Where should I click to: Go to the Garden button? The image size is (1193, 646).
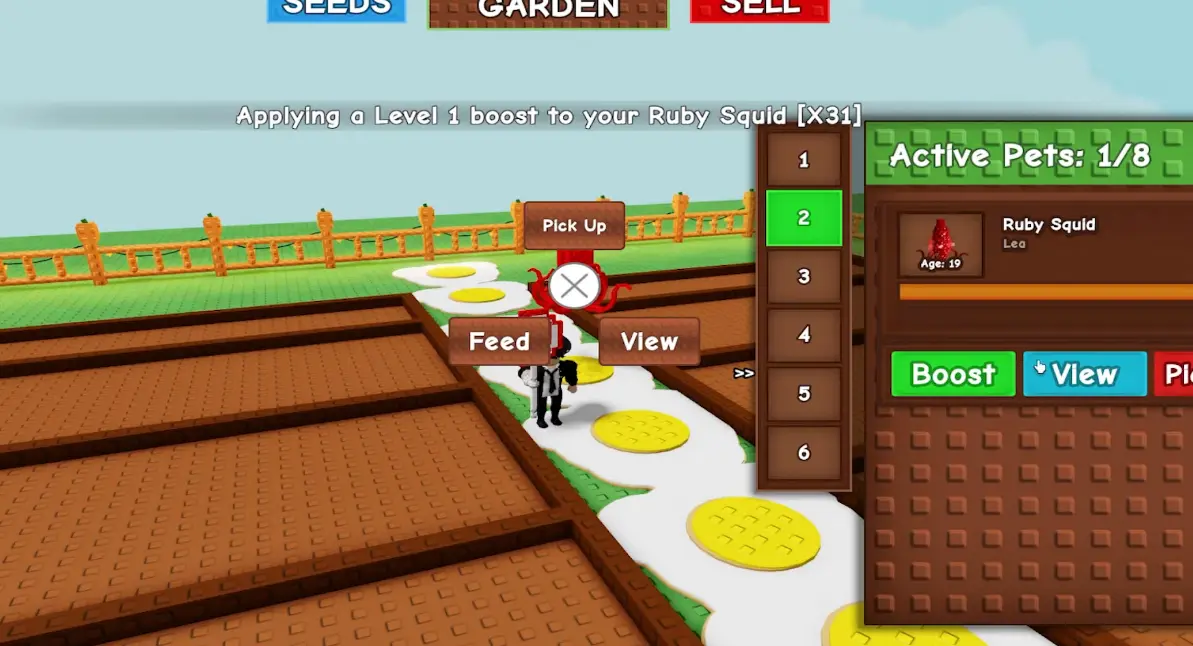(548, 11)
